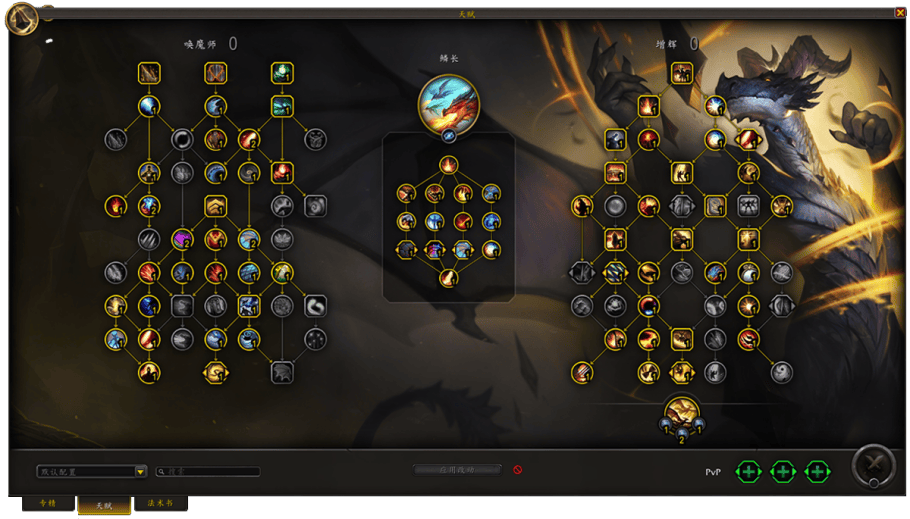Select the large 鳞长 hero talent dragon portrait
Screen dimensions: 910x519
(x=448, y=104)
